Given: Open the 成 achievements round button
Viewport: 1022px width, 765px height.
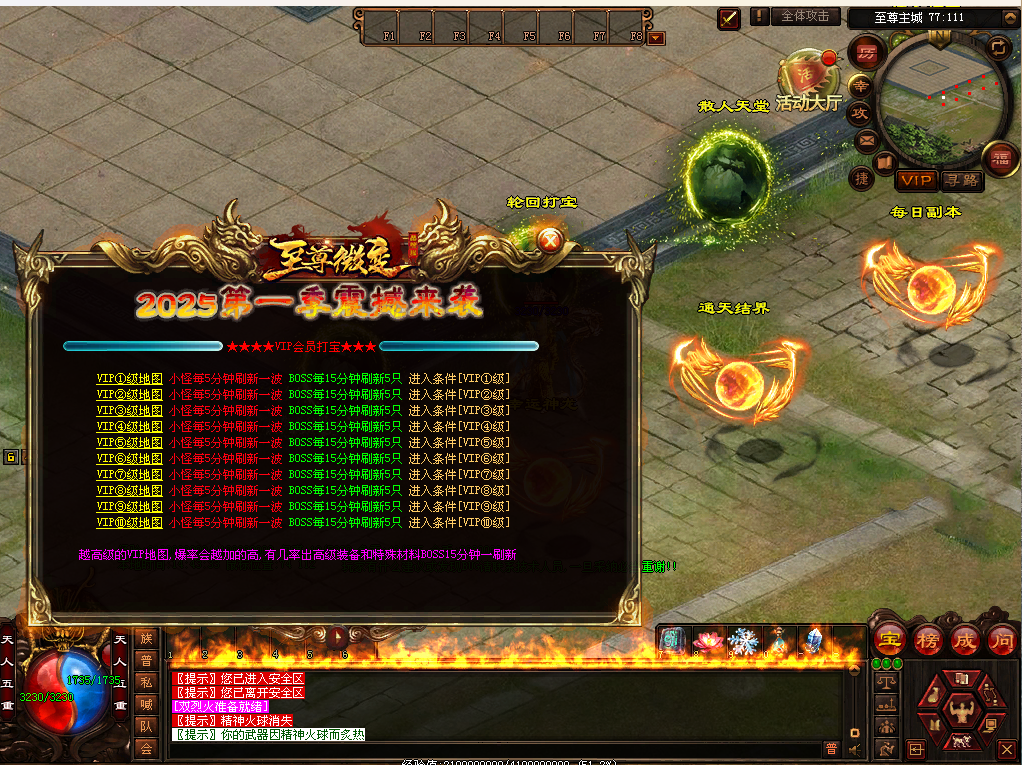Looking at the screenshot, I should [964, 640].
